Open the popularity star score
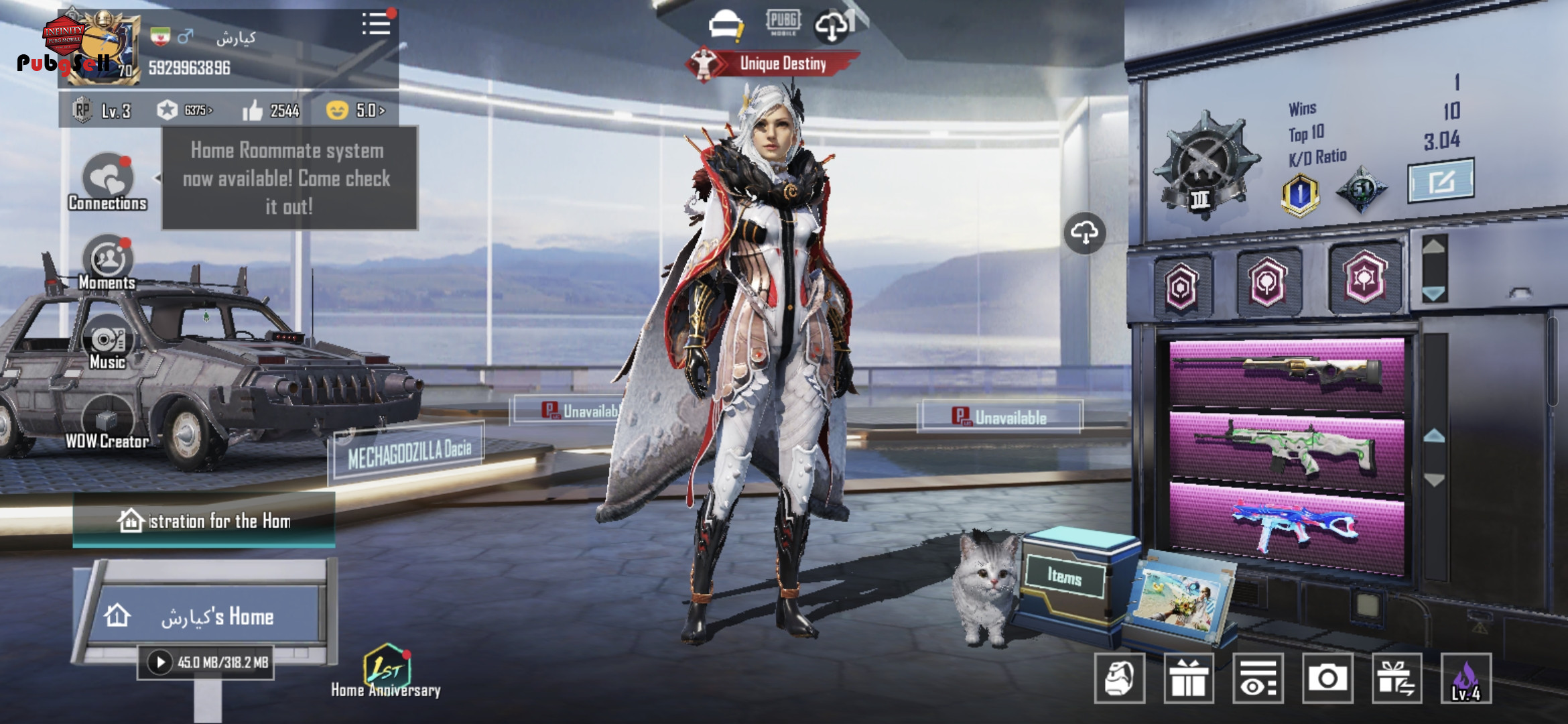Screen dimensions: 1568x724 [x=184, y=111]
